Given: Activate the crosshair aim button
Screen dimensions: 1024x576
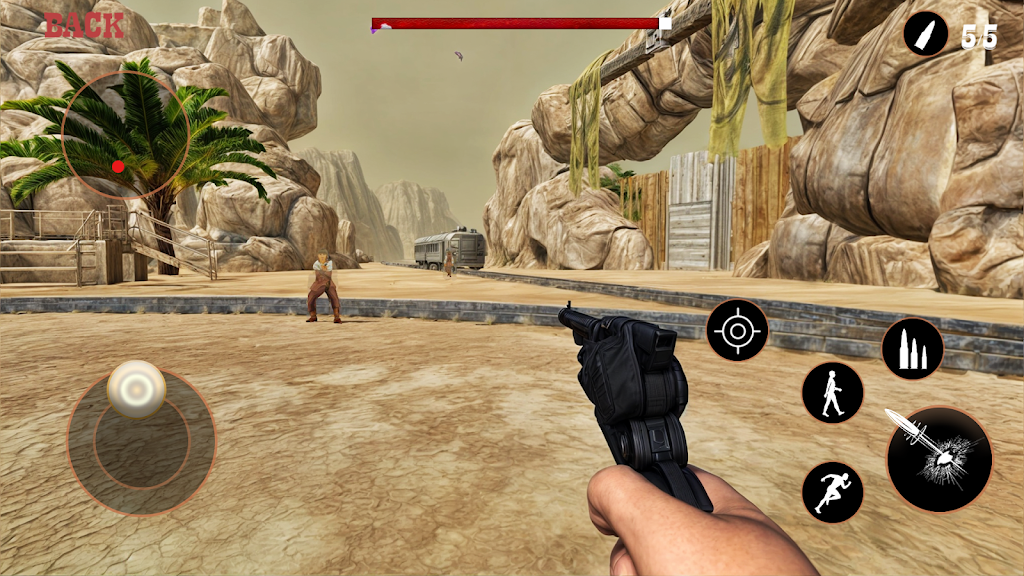Looking at the screenshot, I should (x=738, y=330).
